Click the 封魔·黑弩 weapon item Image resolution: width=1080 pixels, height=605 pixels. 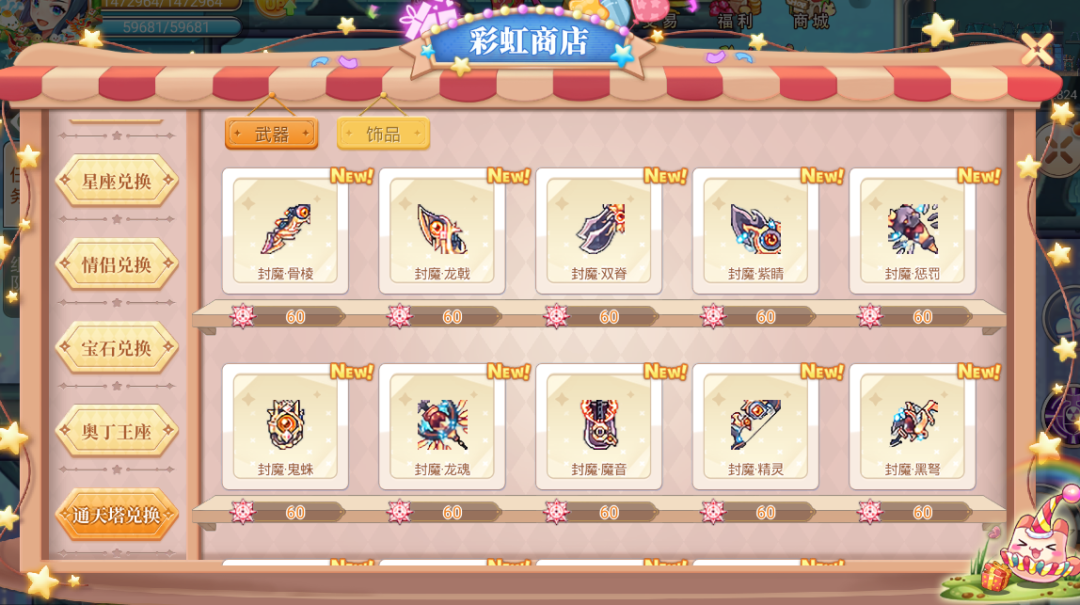coord(912,426)
